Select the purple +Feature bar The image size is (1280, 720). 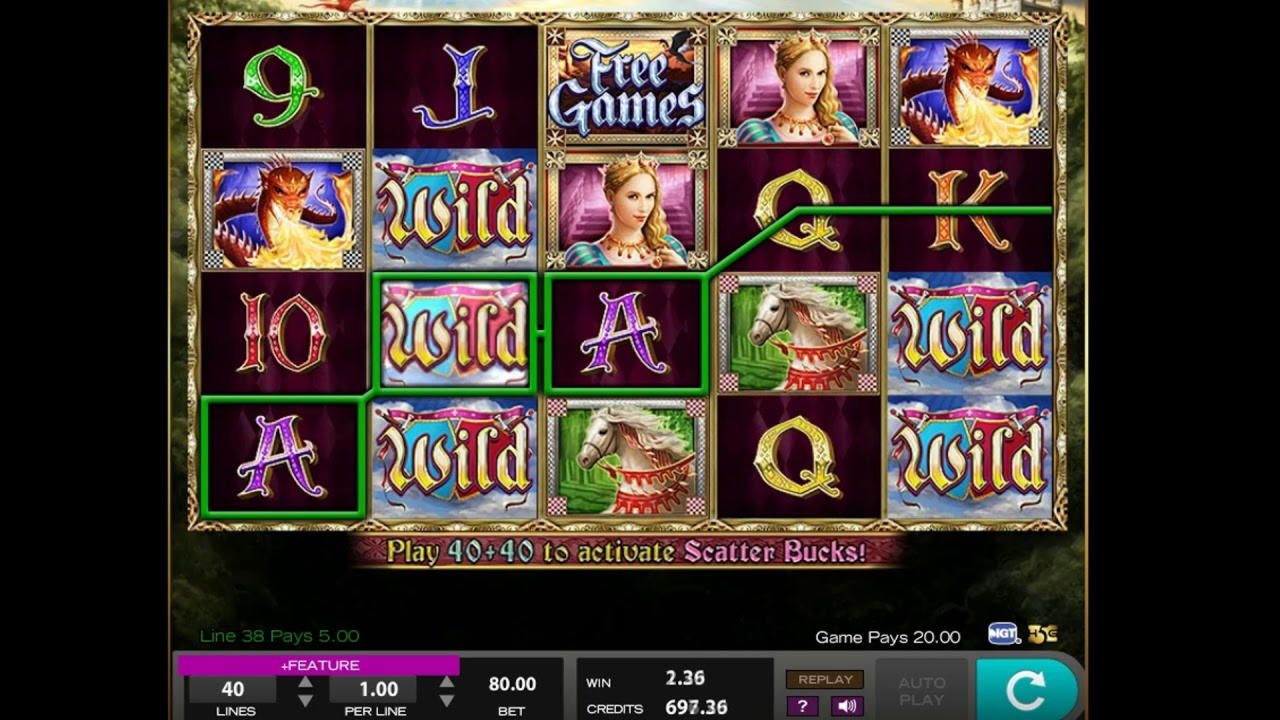[x=318, y=665]
